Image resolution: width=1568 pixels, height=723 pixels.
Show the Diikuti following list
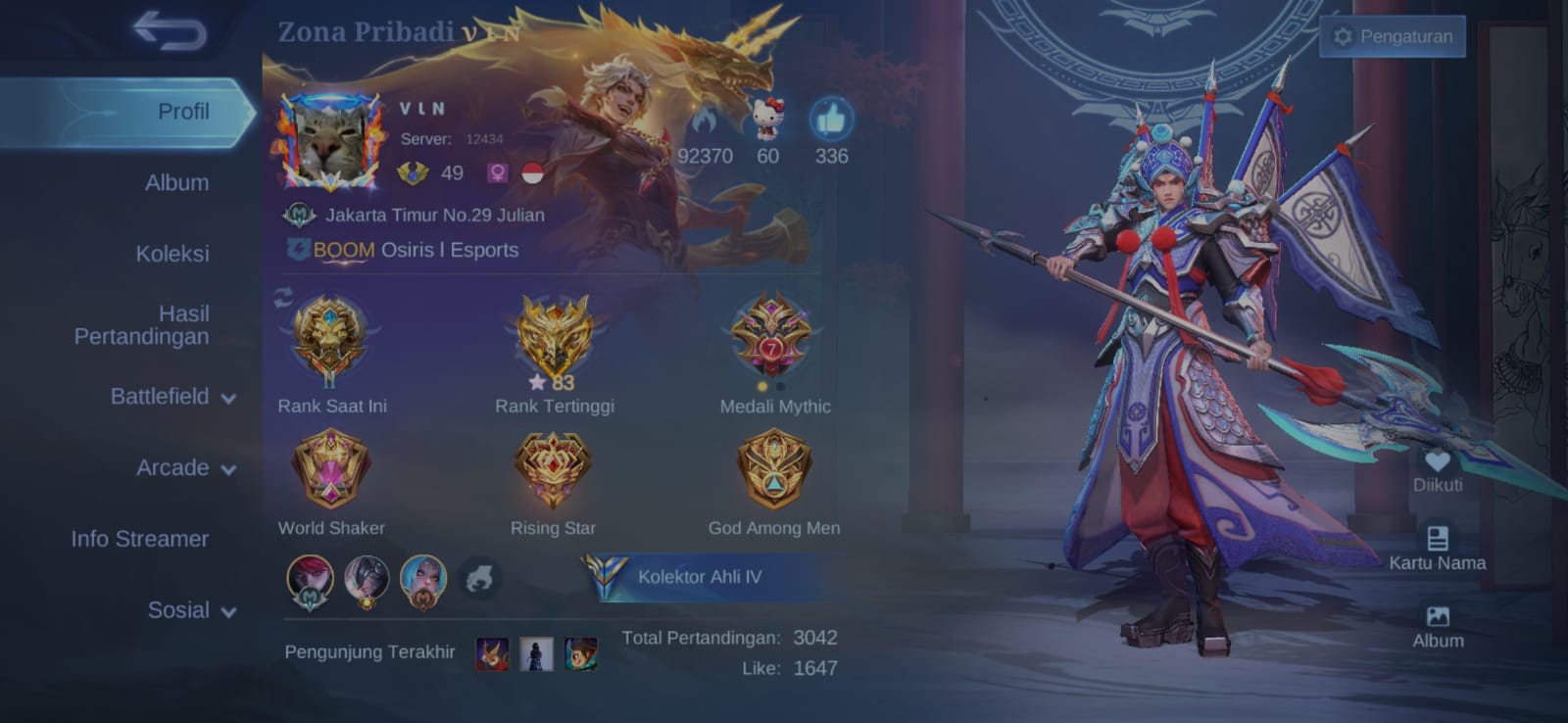click(x=1437, y=470)
